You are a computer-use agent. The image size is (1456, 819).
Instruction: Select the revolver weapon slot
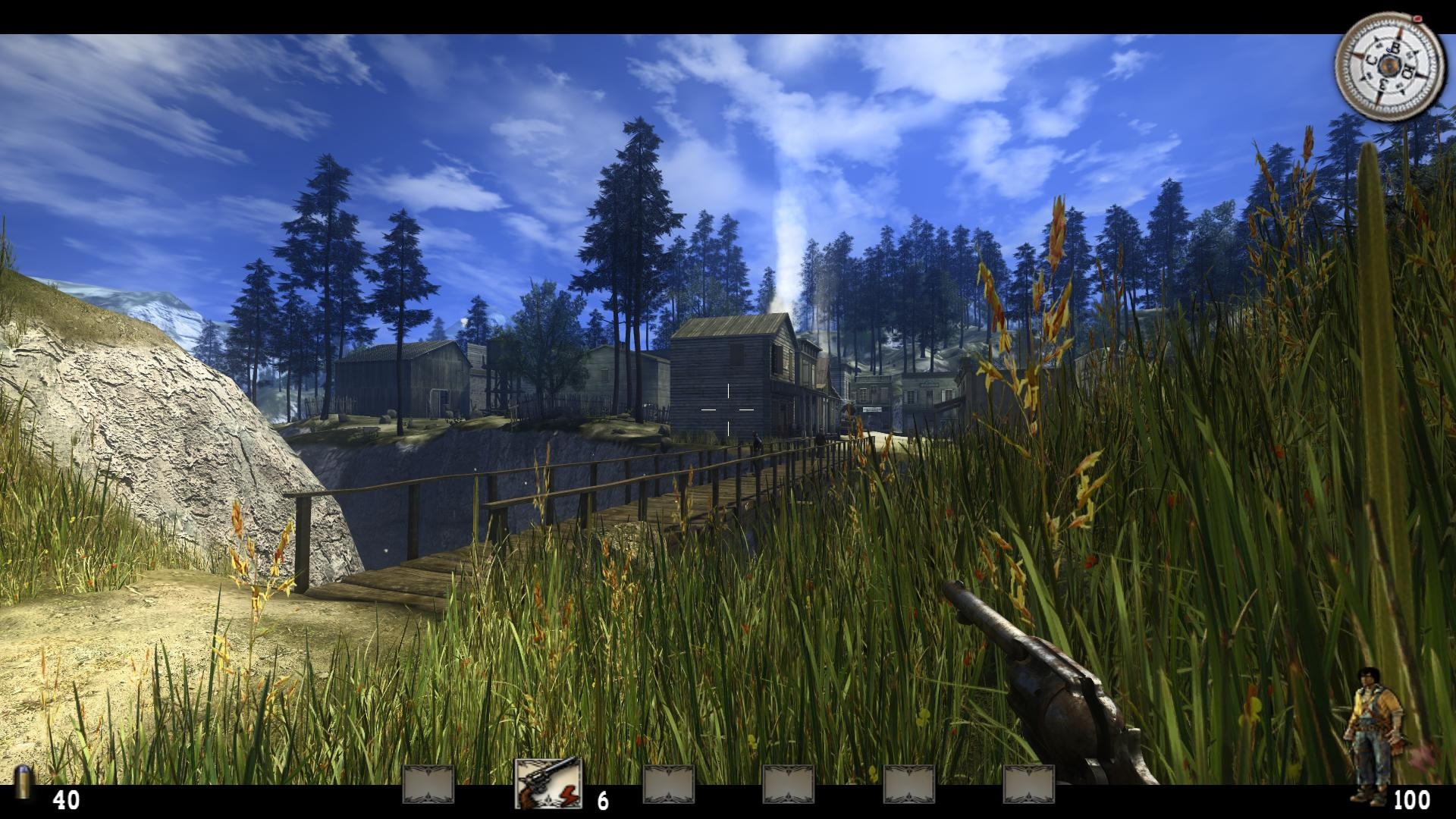pos(548,783)
